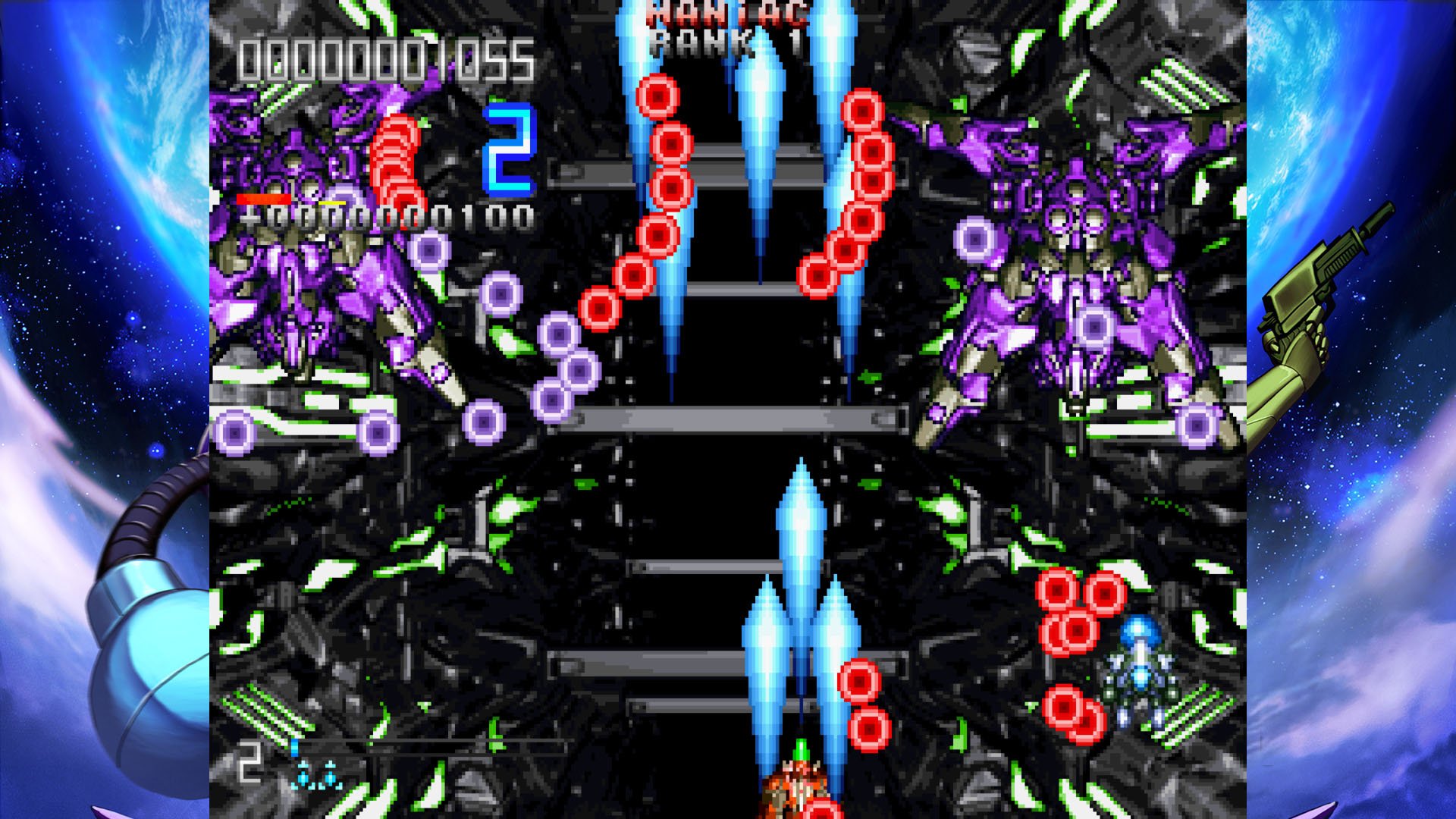Click the yellow shield bar segment
Image resolution: width=1456 pixels, height=819 pixels.
point(334,202)
